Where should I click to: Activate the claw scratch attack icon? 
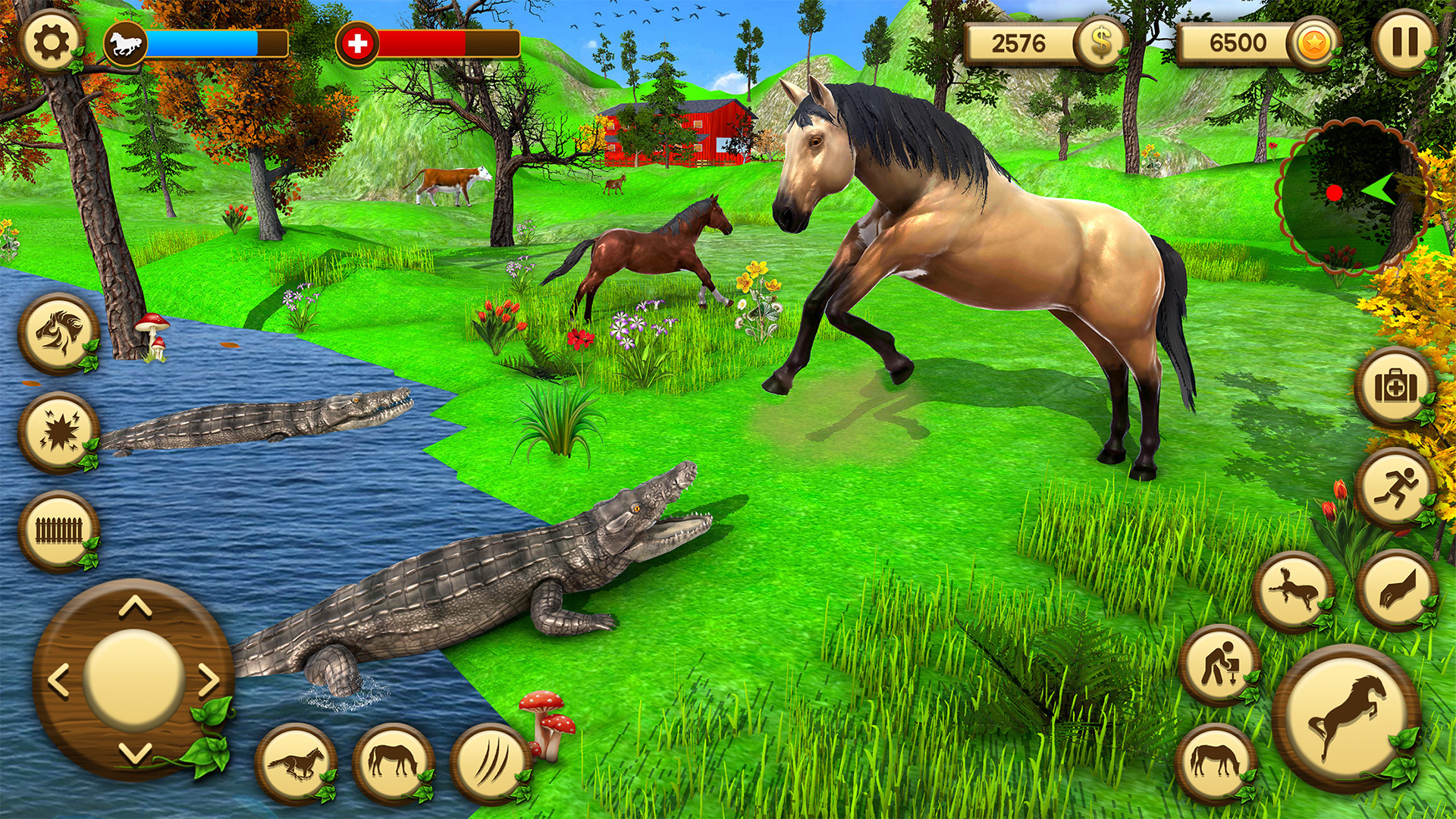(x=489, y=761)
